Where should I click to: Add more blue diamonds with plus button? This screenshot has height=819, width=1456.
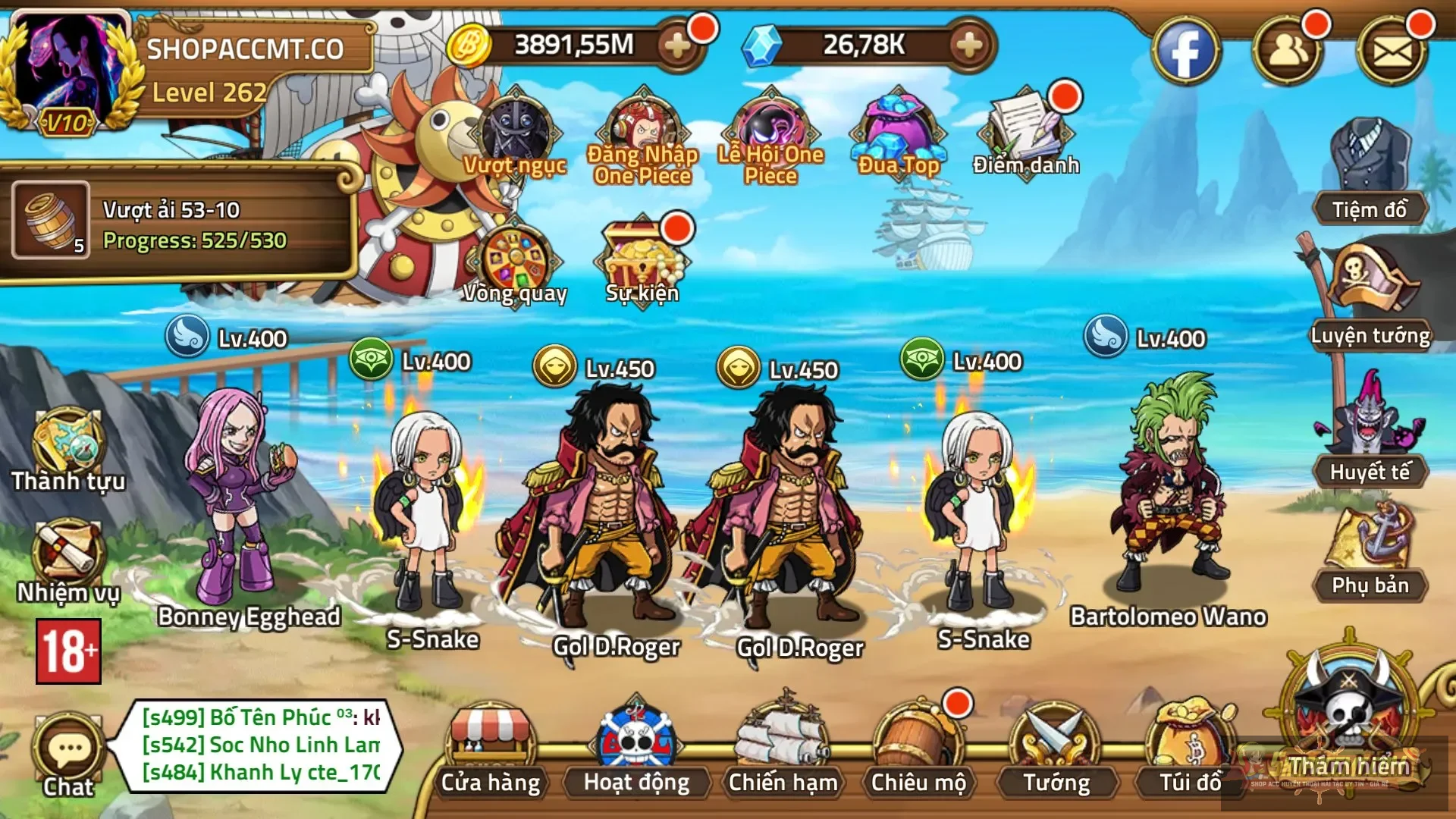click(970, 45)
